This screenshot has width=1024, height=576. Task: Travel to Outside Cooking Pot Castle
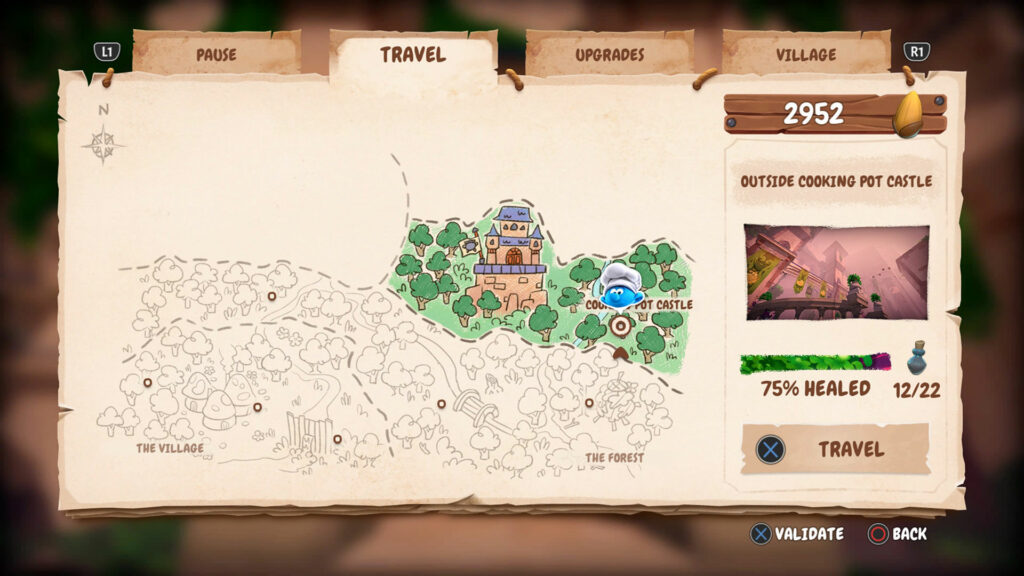[835, 449]
